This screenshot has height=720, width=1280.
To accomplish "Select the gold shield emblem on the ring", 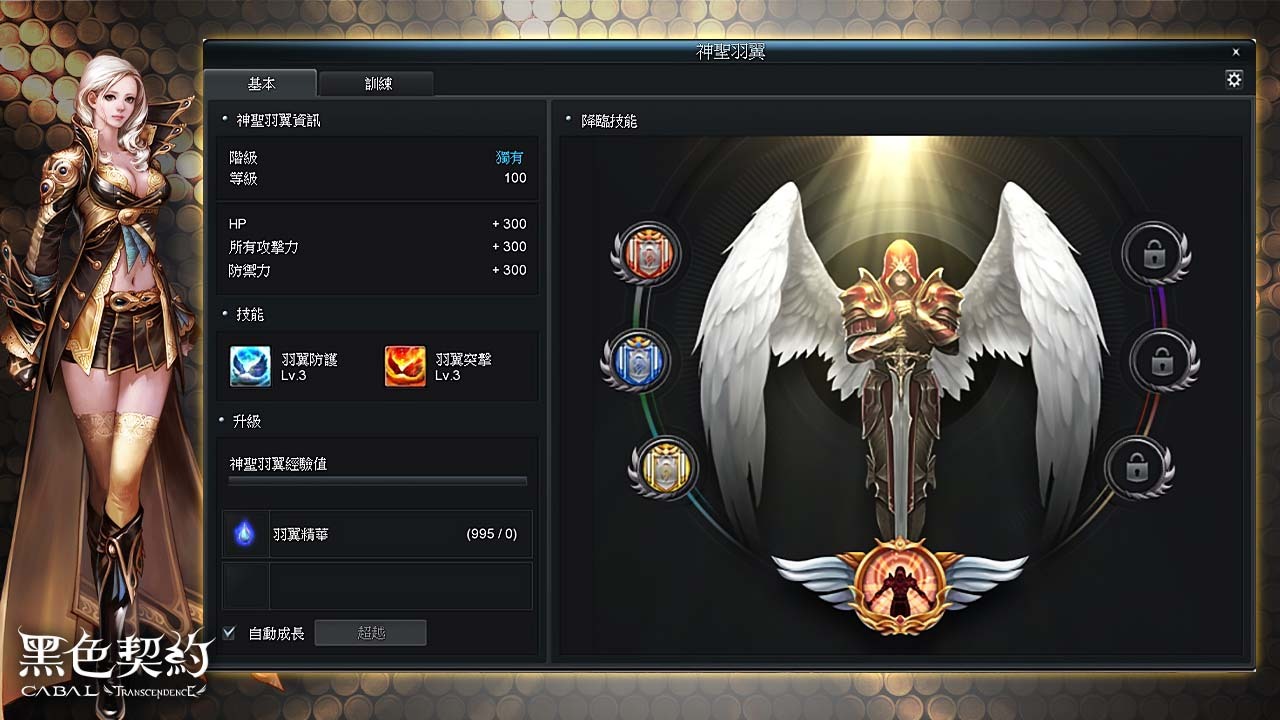I will 665,467.
